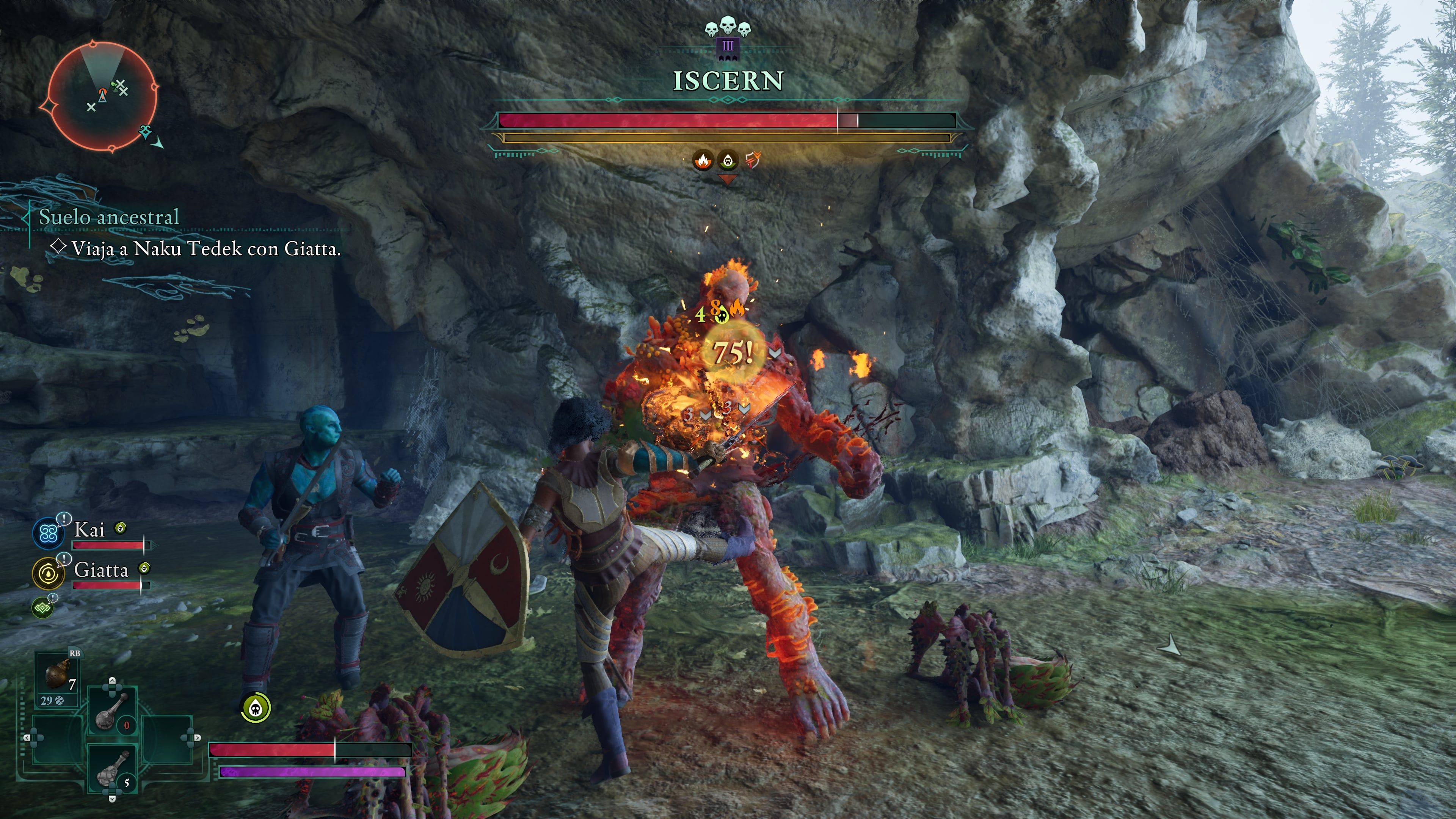Inspect the poison skull status under Iscern
This screenshot has height=819, width=1456.
click(x=728, y=160)
